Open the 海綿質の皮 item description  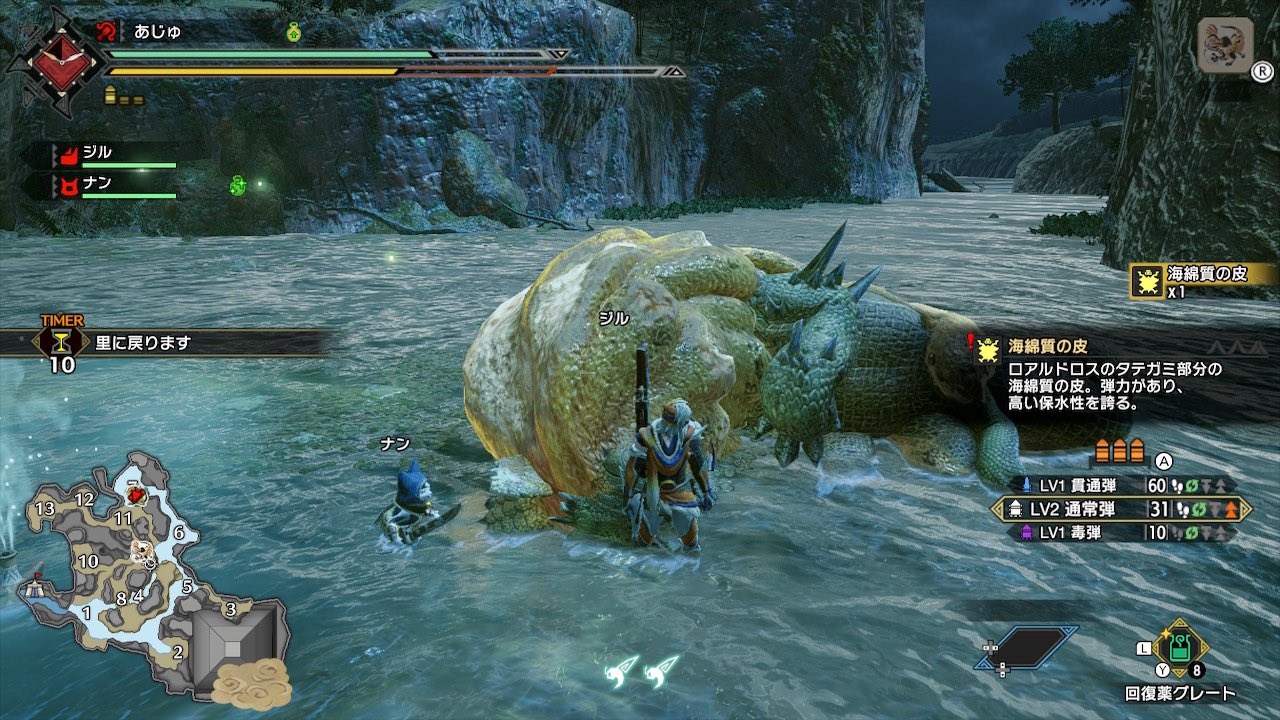(x=1115, y=374)
